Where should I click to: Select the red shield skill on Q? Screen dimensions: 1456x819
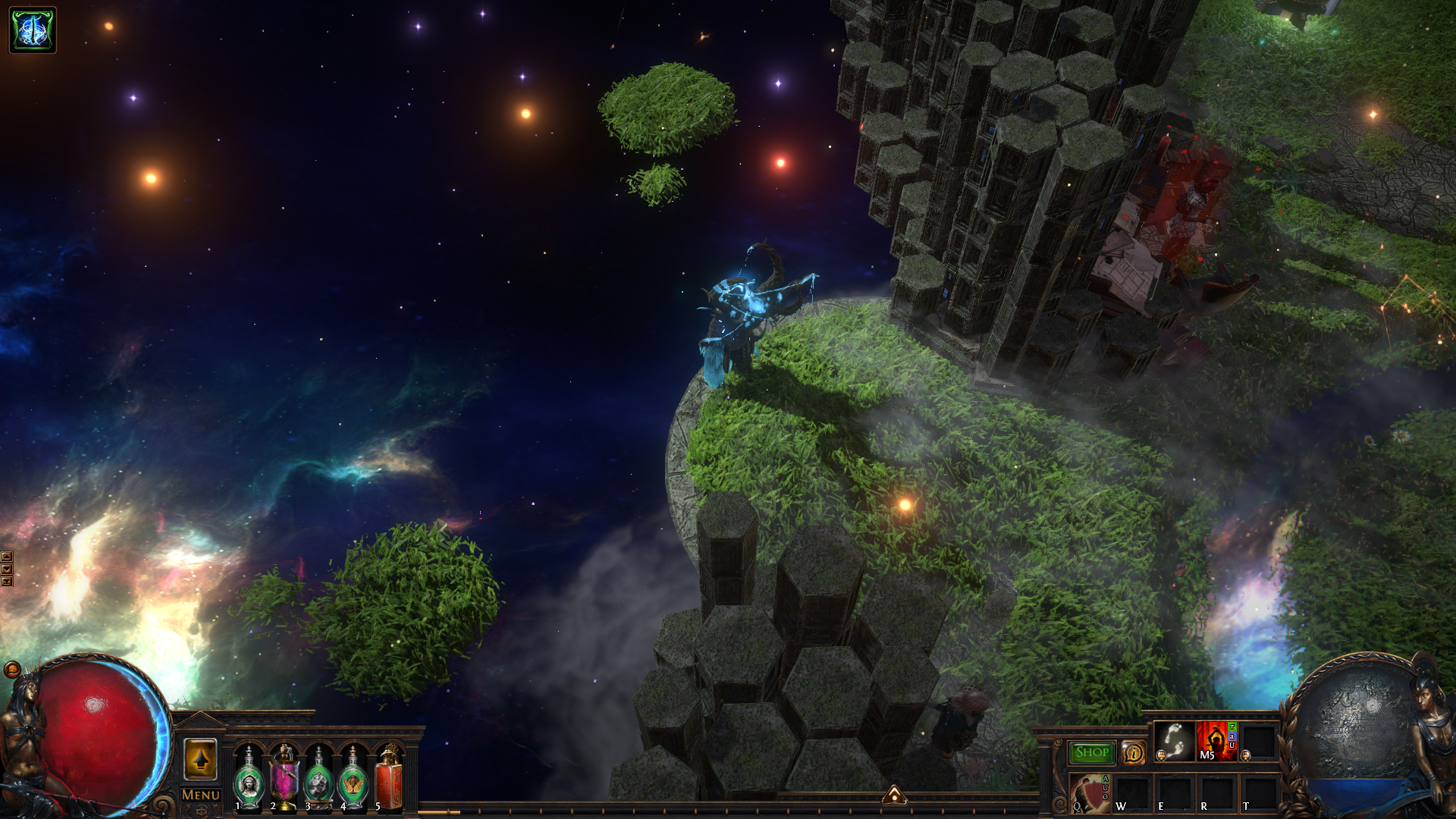(x=1090, y=793)
